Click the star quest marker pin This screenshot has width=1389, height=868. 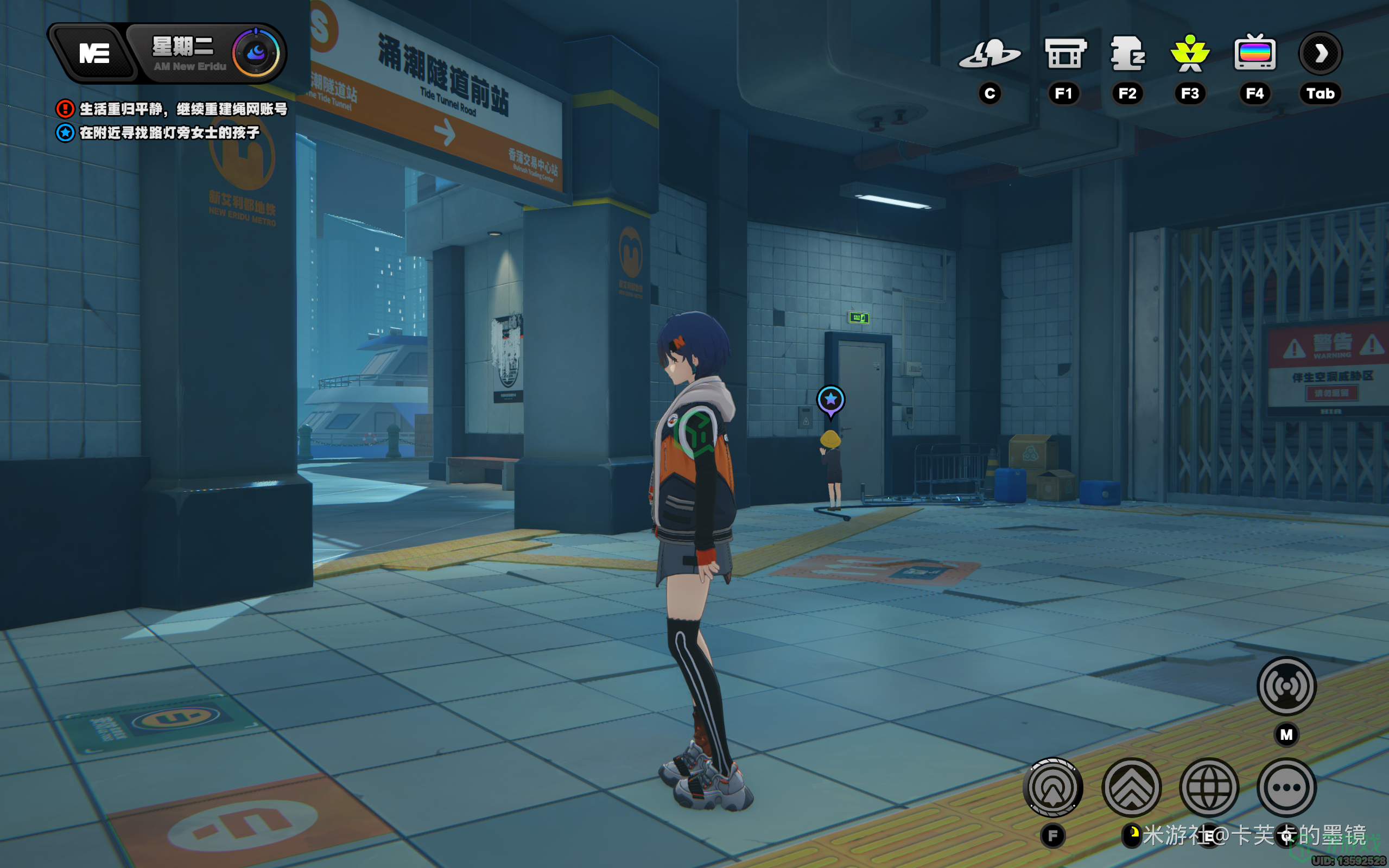(x=830, y=400)
